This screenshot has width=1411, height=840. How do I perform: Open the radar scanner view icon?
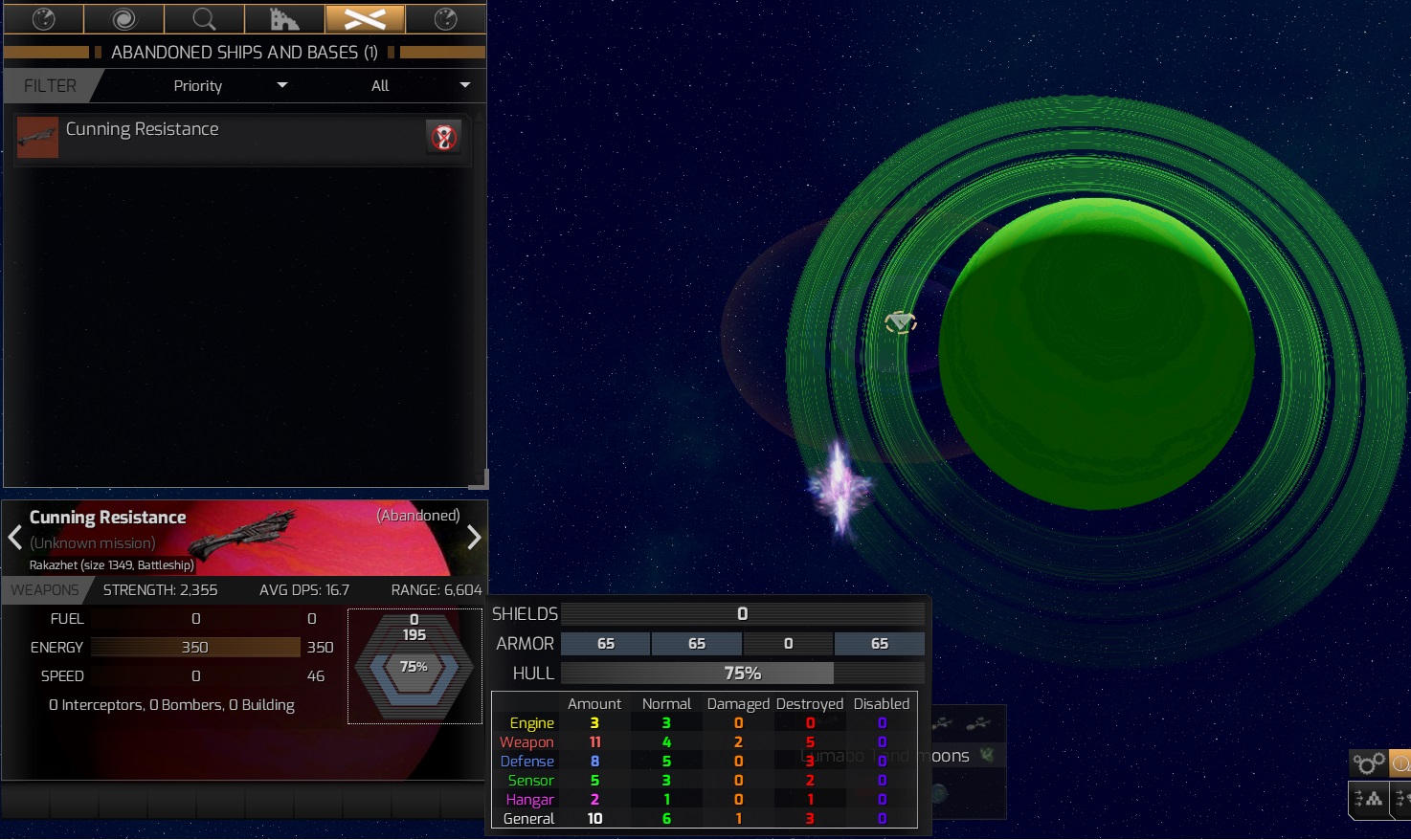click(x=44, y=19)
